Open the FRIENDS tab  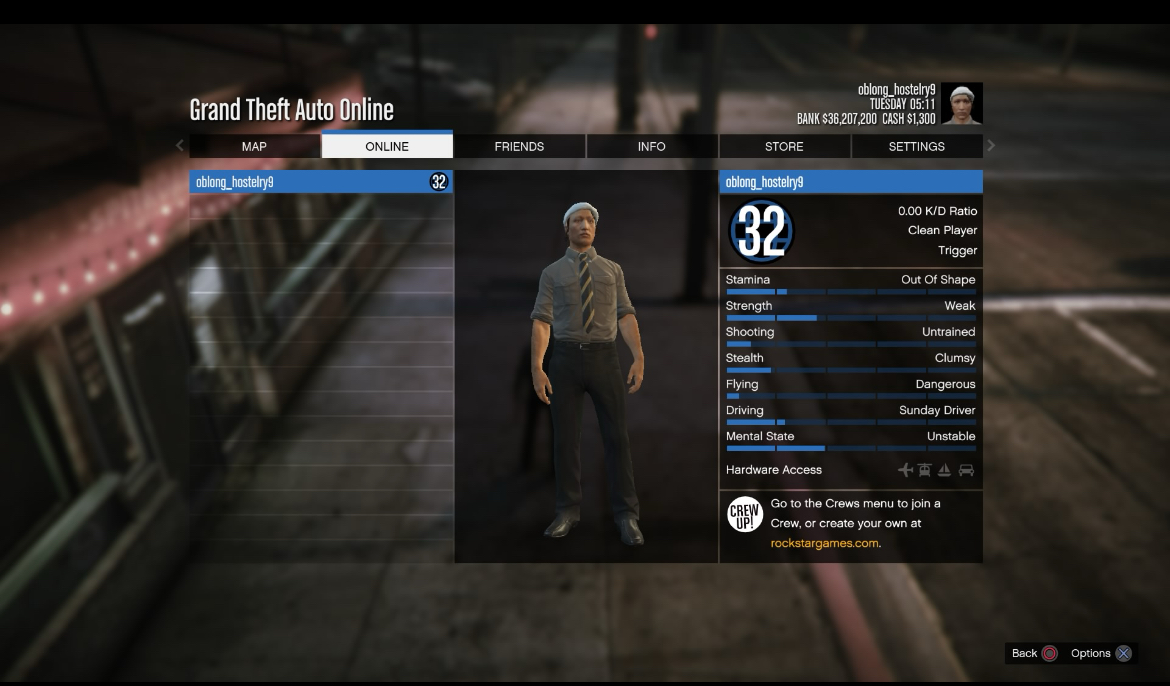519,147
